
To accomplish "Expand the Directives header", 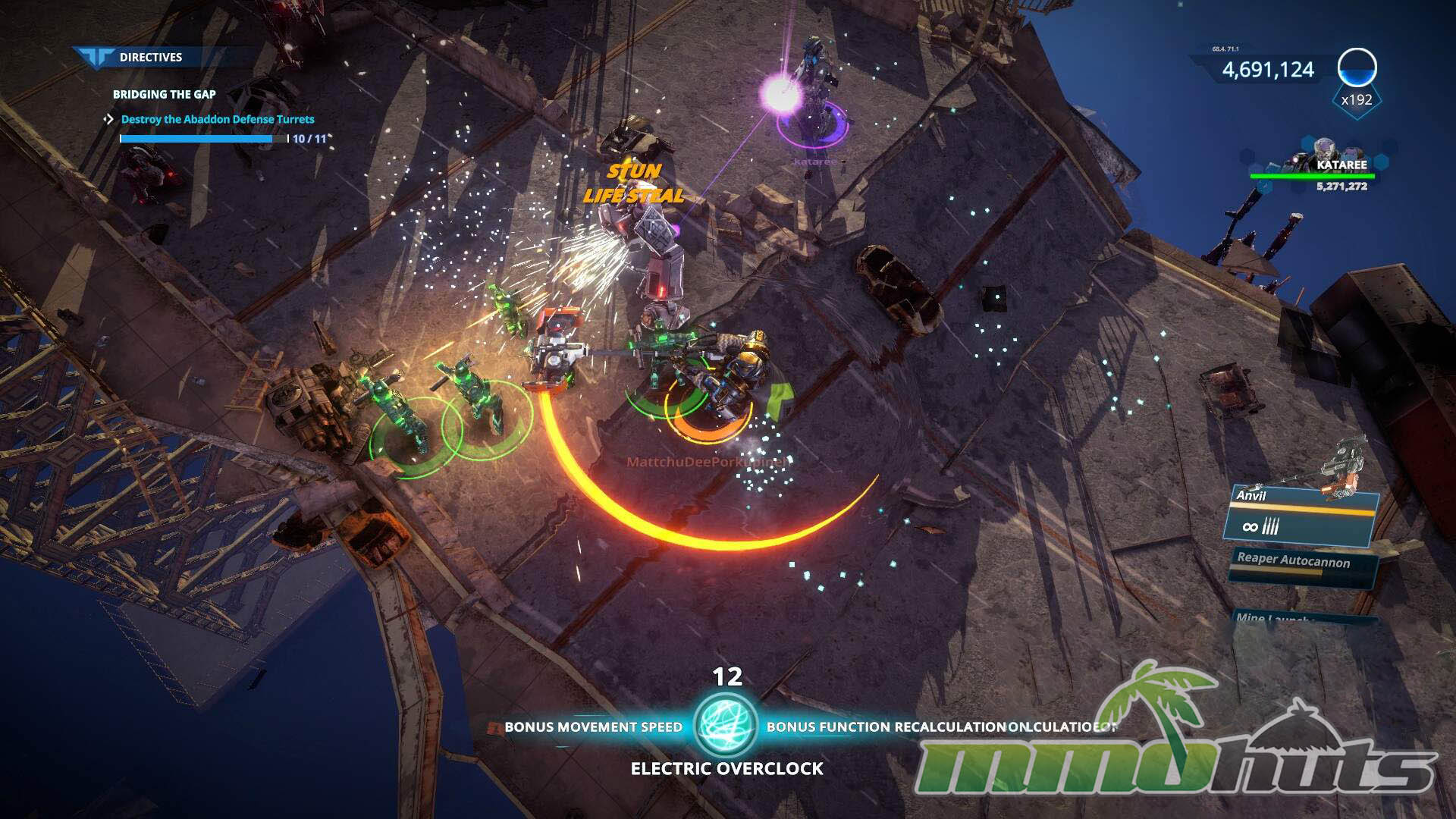I will 149,57.
